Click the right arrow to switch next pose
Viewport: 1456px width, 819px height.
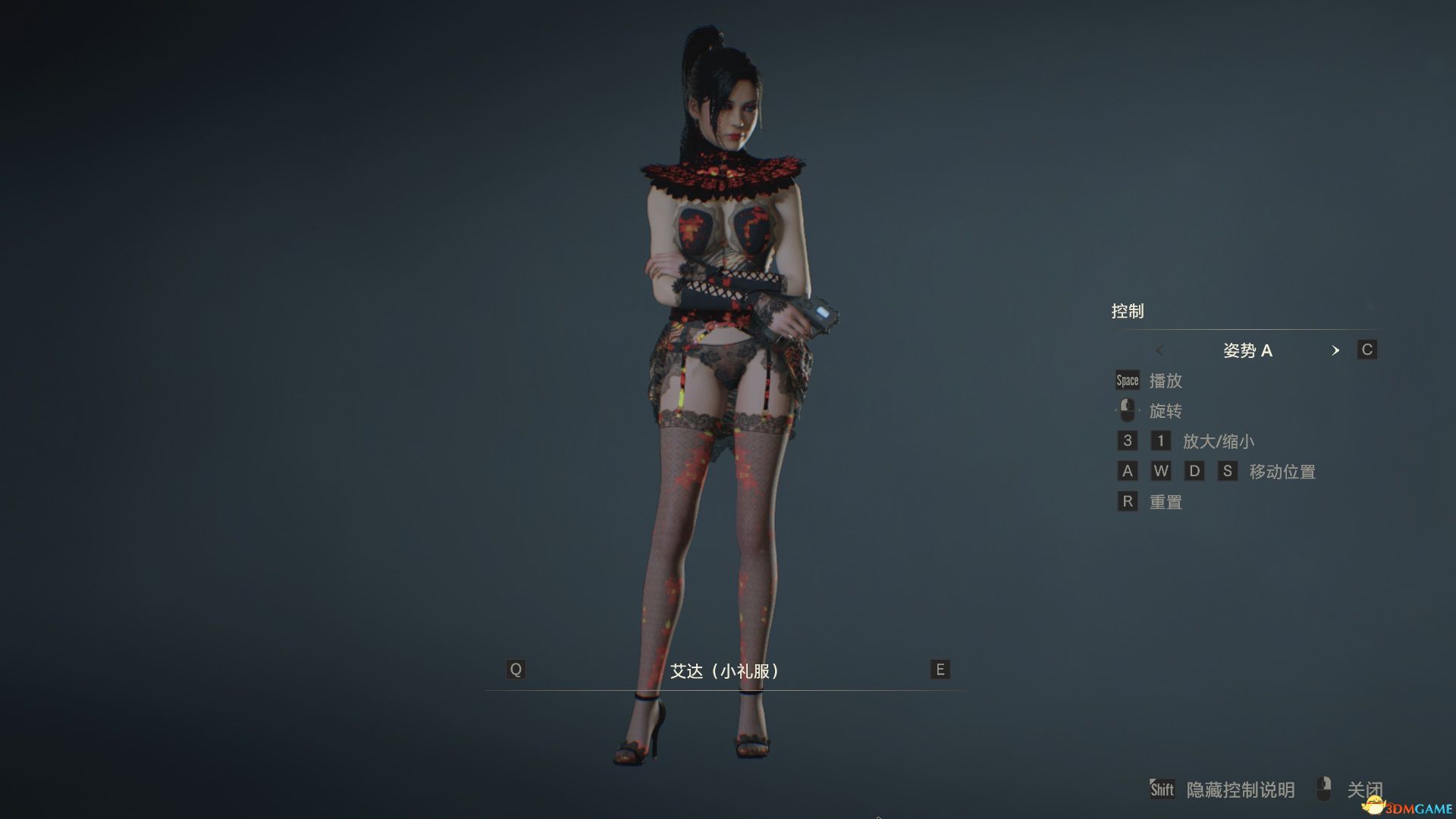(1336, 350)
